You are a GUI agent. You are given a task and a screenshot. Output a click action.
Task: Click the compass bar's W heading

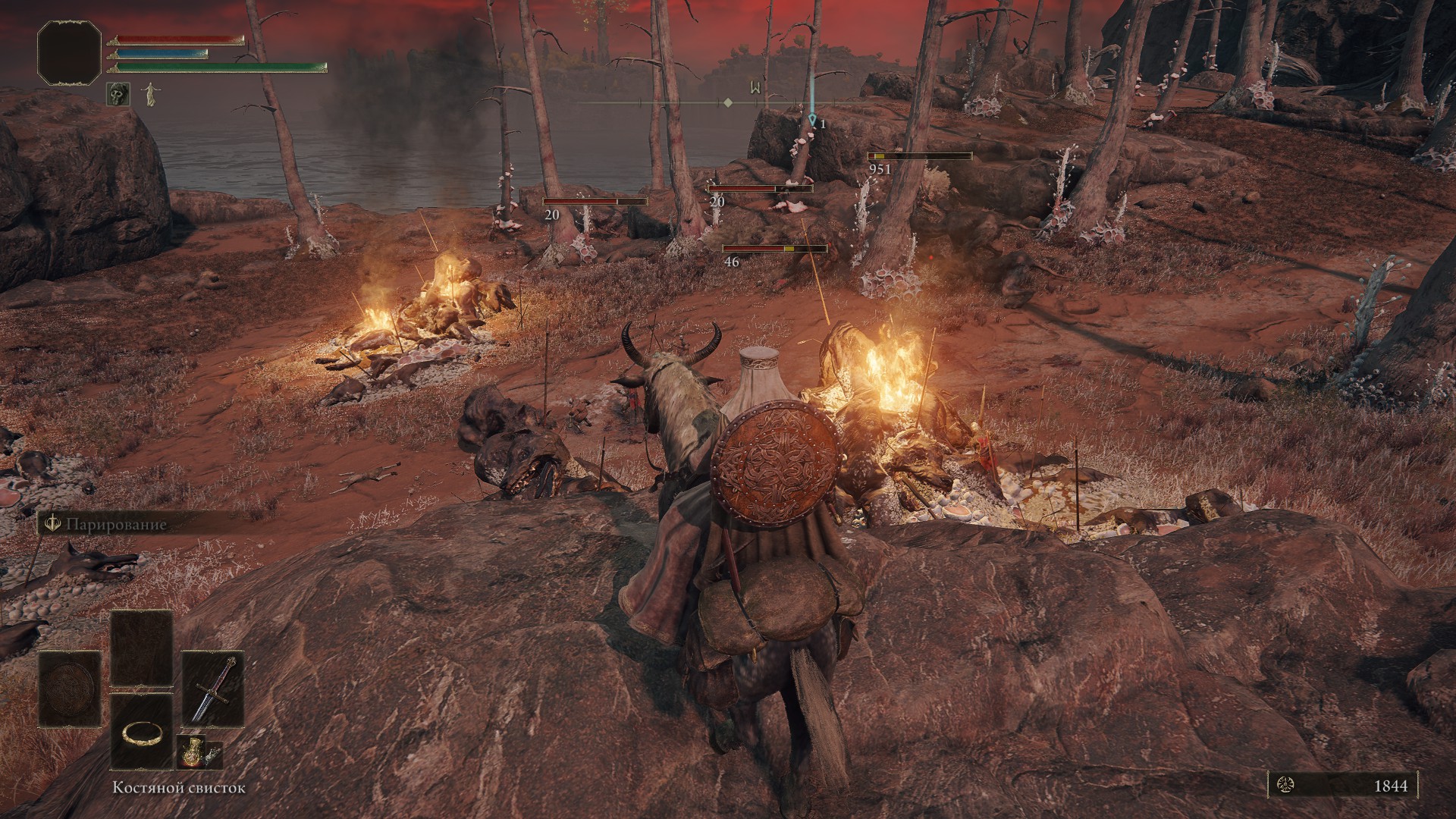tap(755, 87)
